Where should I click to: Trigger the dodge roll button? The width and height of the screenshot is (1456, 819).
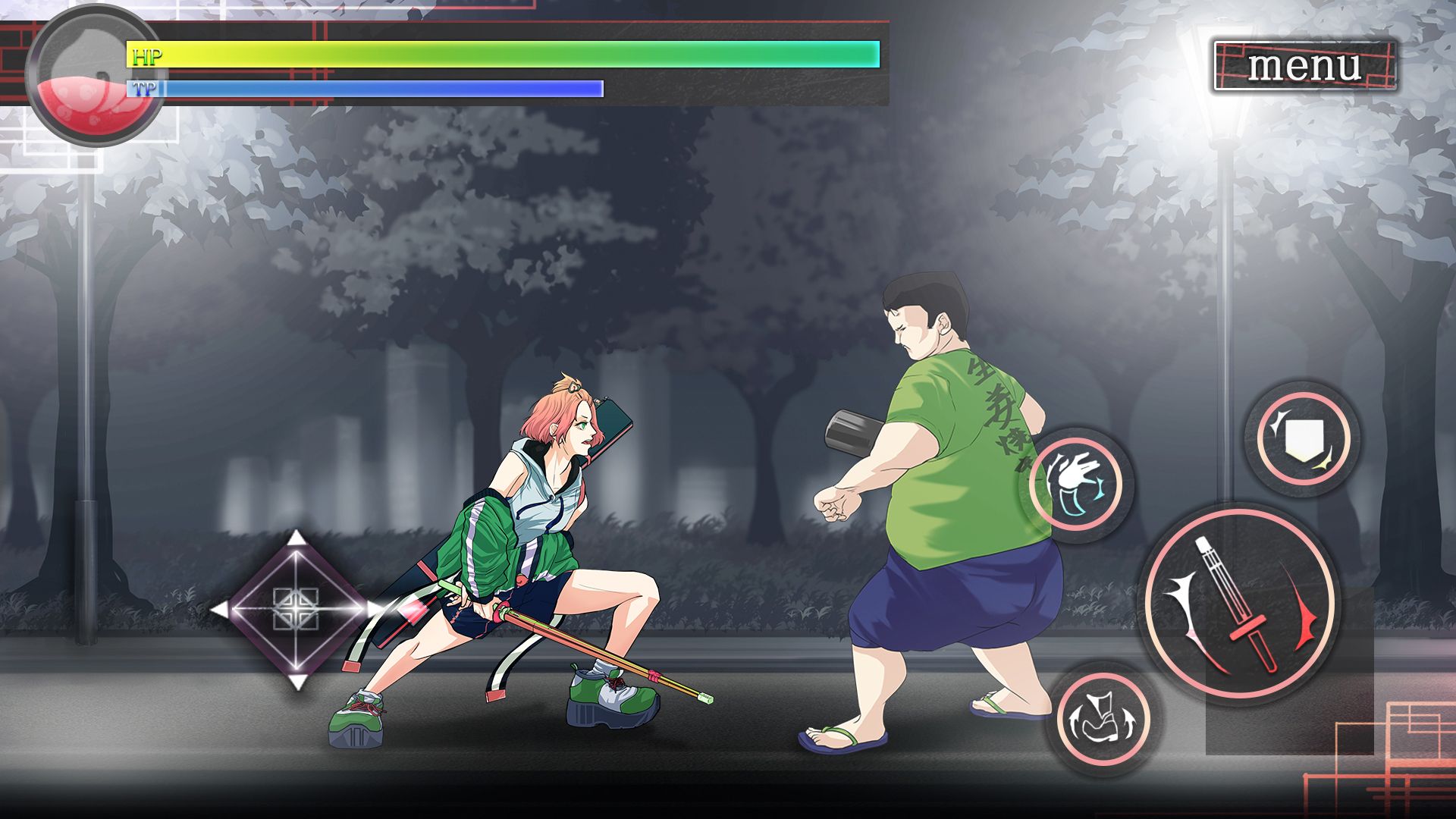pos(1103,717)
